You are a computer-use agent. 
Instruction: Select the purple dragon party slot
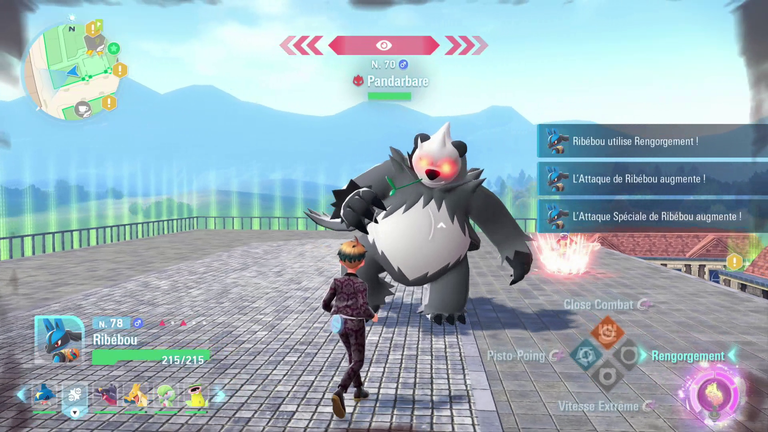(x=106, y=396)
